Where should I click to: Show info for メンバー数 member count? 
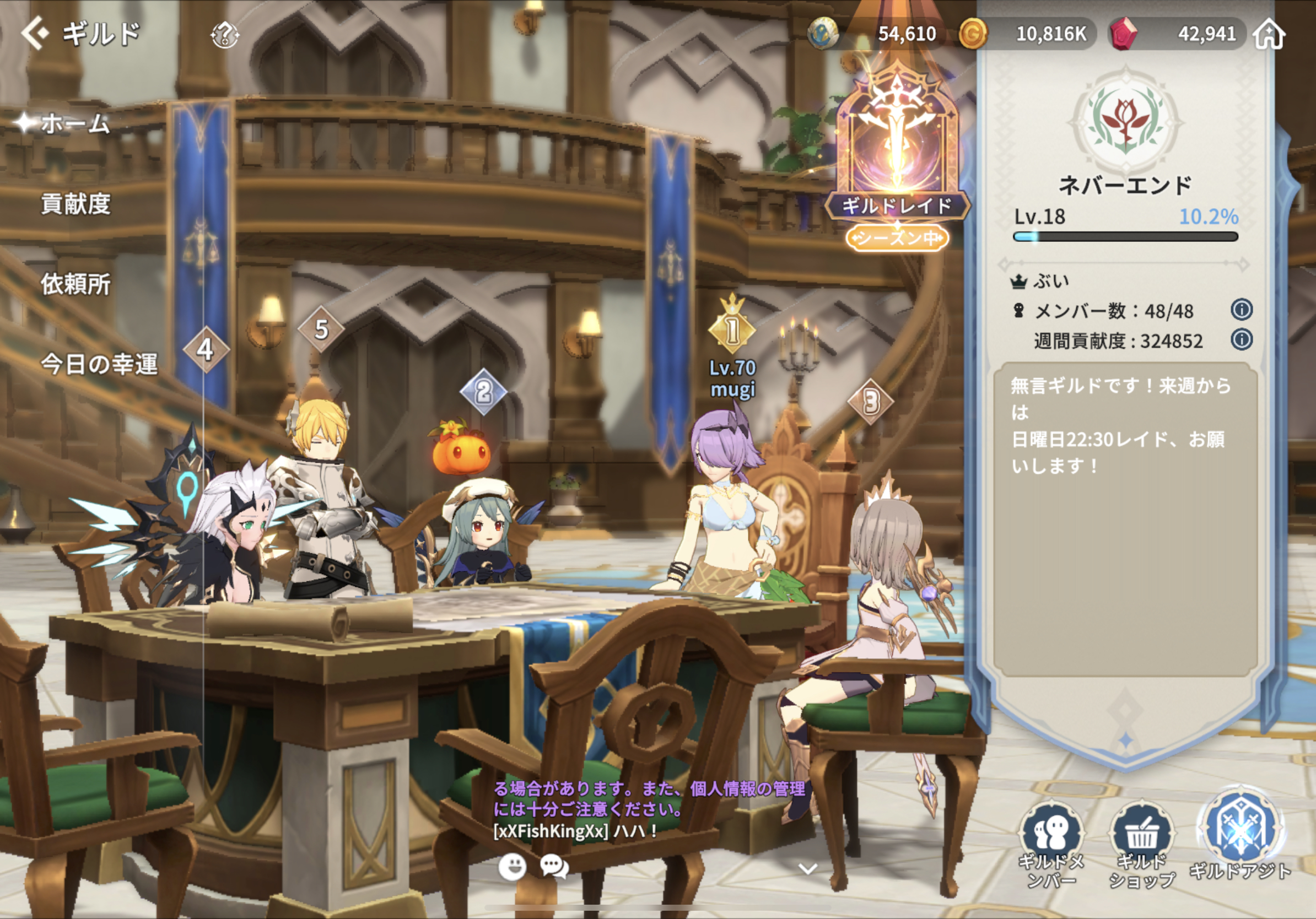1242,310
